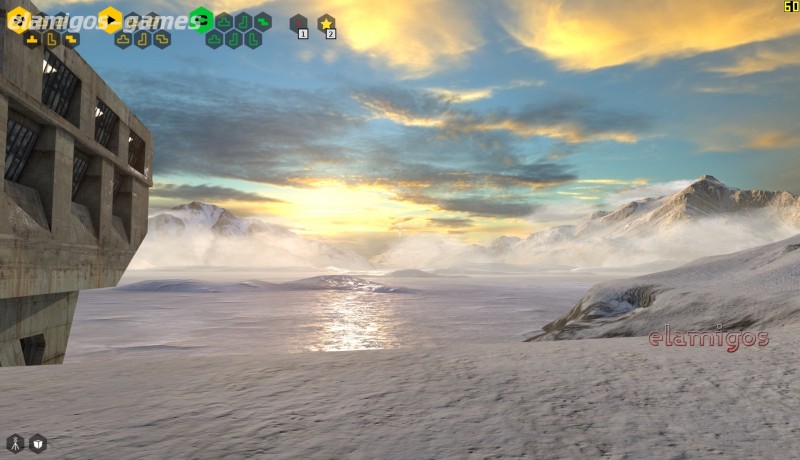Screen dimensions: 800x460
Task: Select the tripod jammer item icon
Action: click(15, 442)
